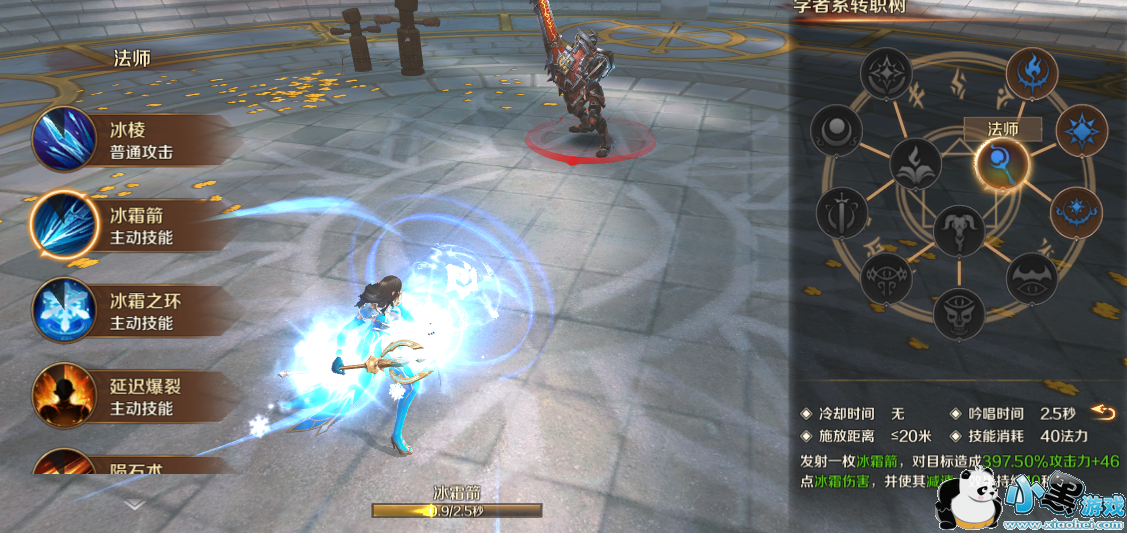This screenshot has width=1127, height=533.
Task: Click the orange return arrow button
Action: click(x=1103, y=413)
